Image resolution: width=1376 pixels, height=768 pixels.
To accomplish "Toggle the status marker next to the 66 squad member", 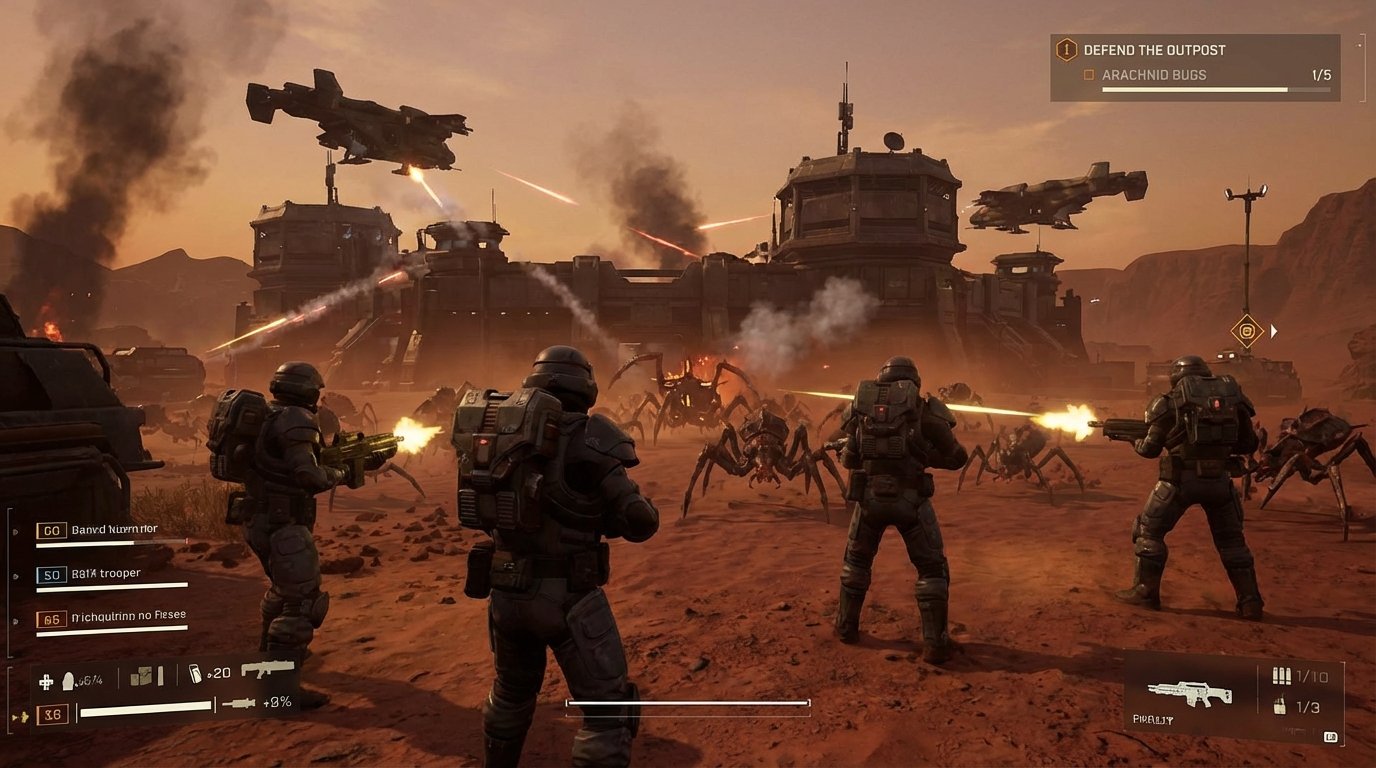I will (x=15, y=621).
